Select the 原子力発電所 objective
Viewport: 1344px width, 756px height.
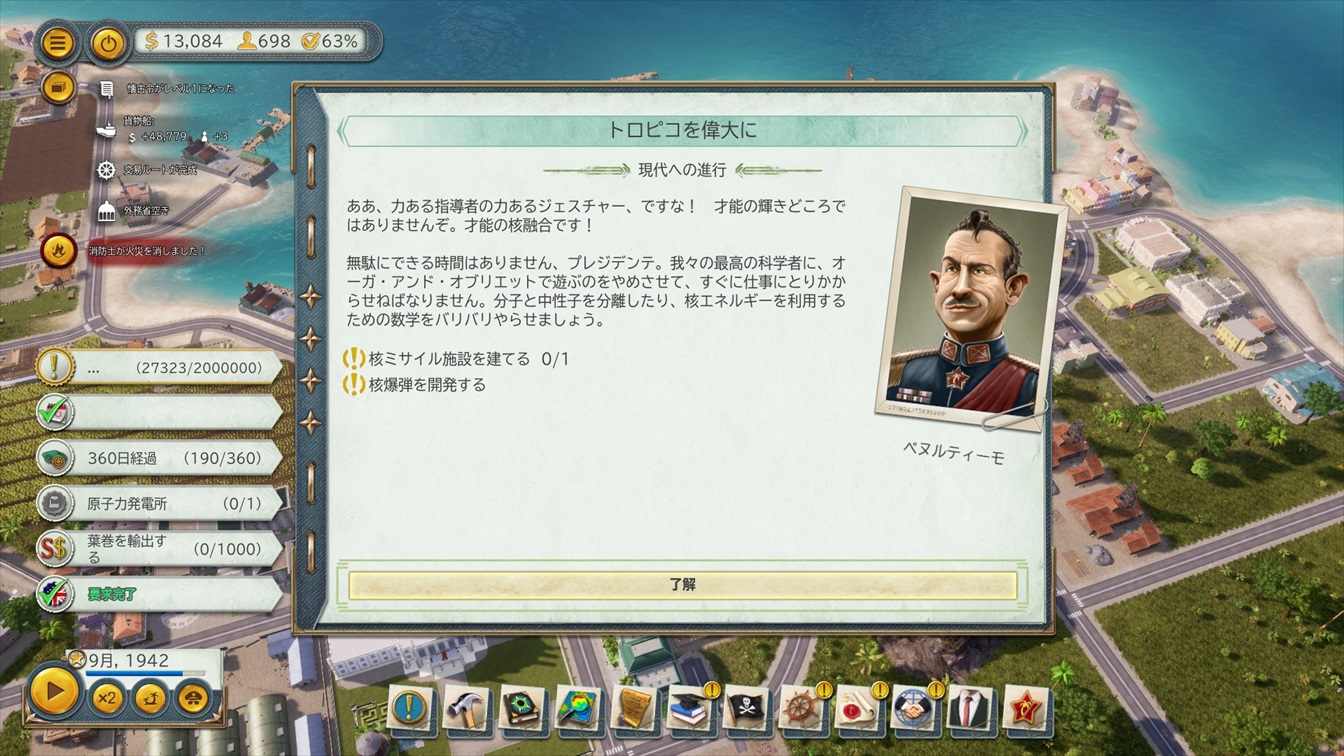point(160,503)
